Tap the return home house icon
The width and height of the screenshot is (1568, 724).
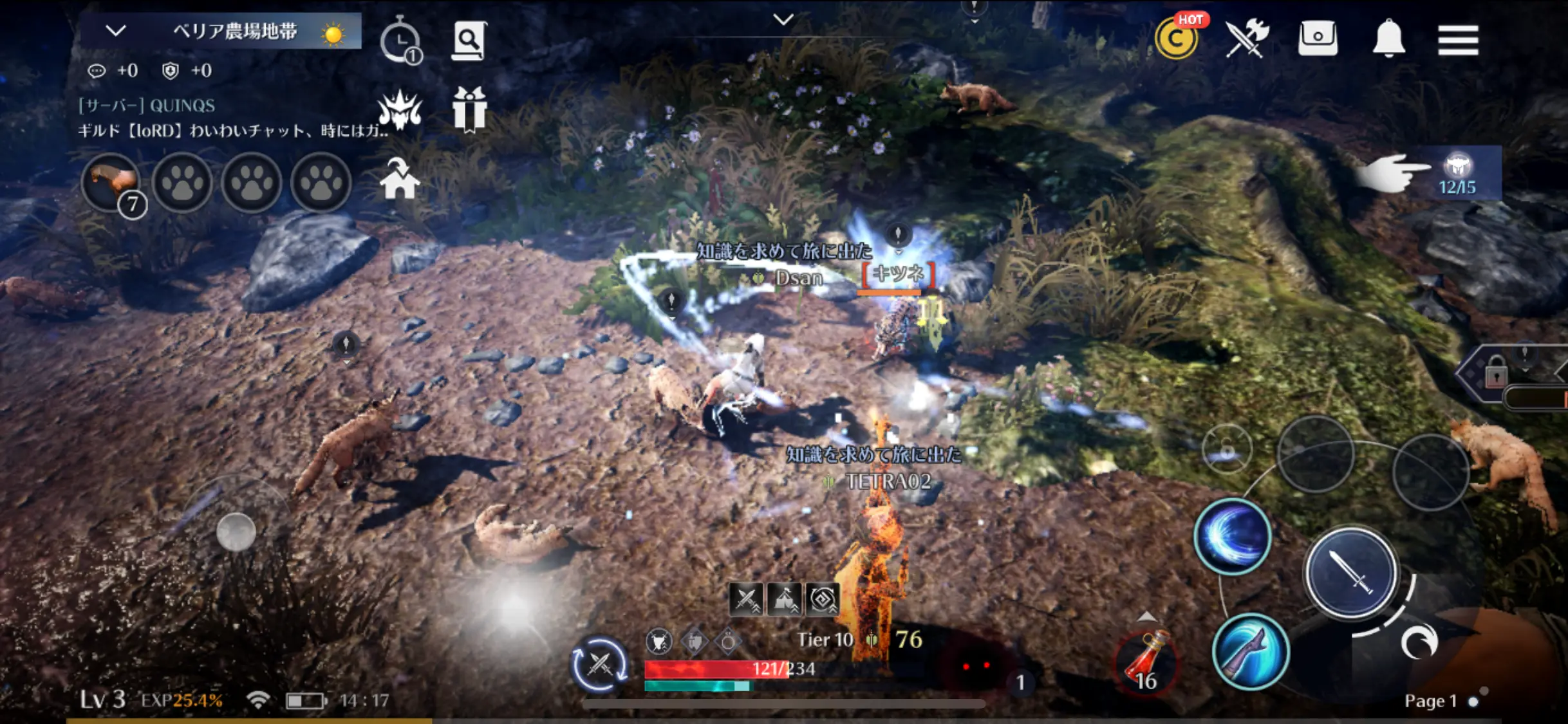pyautogui.click(x=400, y=179)
